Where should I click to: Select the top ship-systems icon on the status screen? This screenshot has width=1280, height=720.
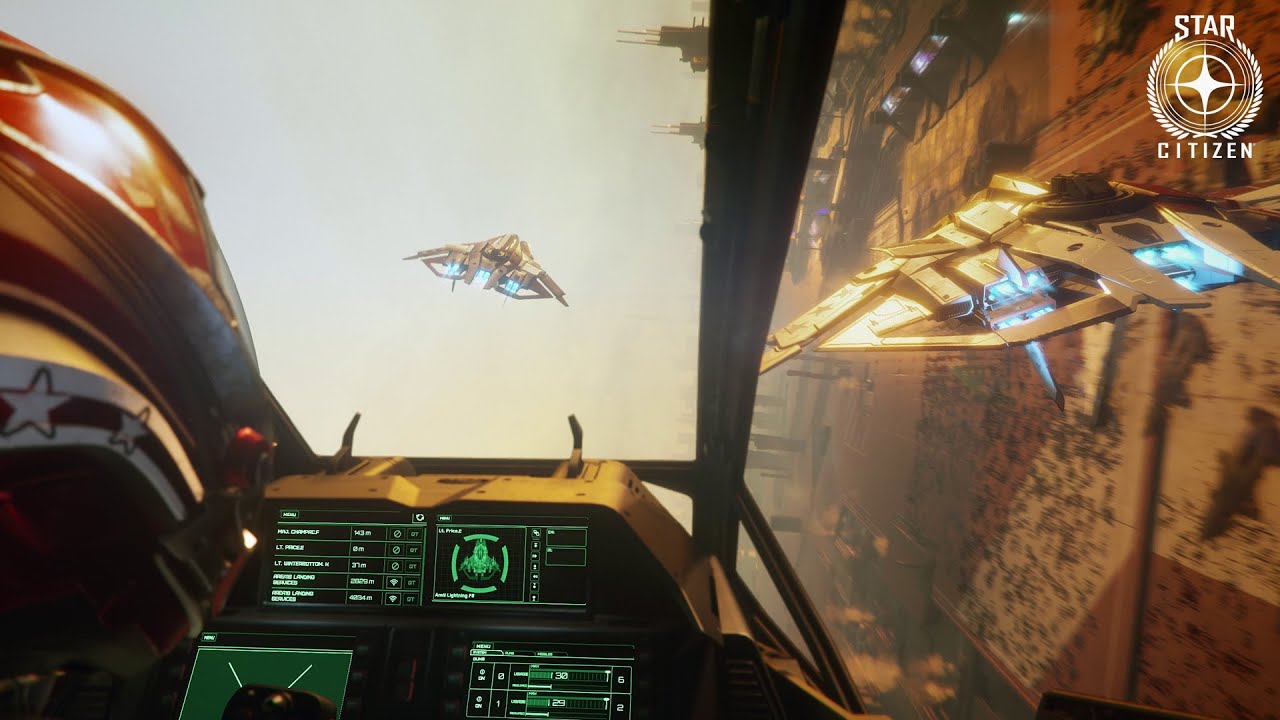537,532
